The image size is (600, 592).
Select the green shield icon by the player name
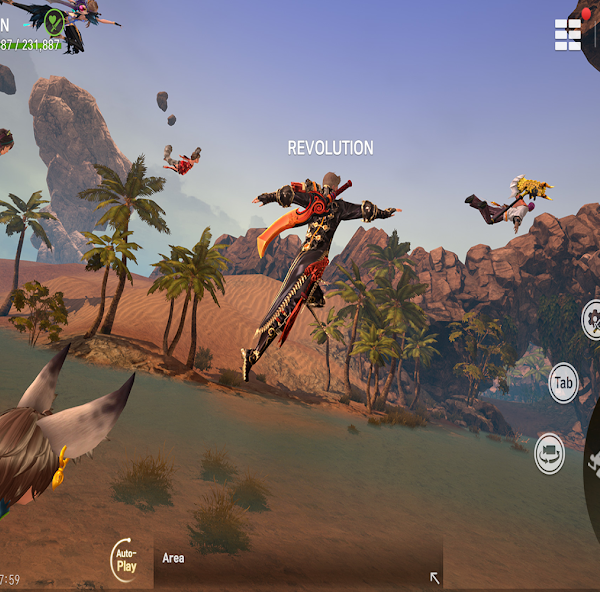(54, 21)
